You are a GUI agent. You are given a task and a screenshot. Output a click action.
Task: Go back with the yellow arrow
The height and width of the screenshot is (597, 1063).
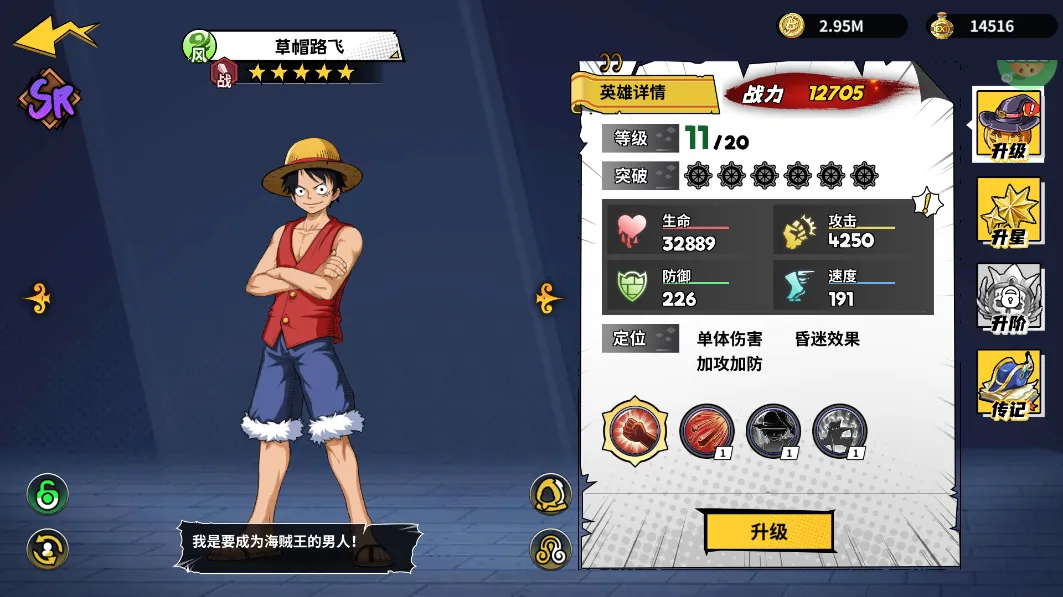[55, 34]
